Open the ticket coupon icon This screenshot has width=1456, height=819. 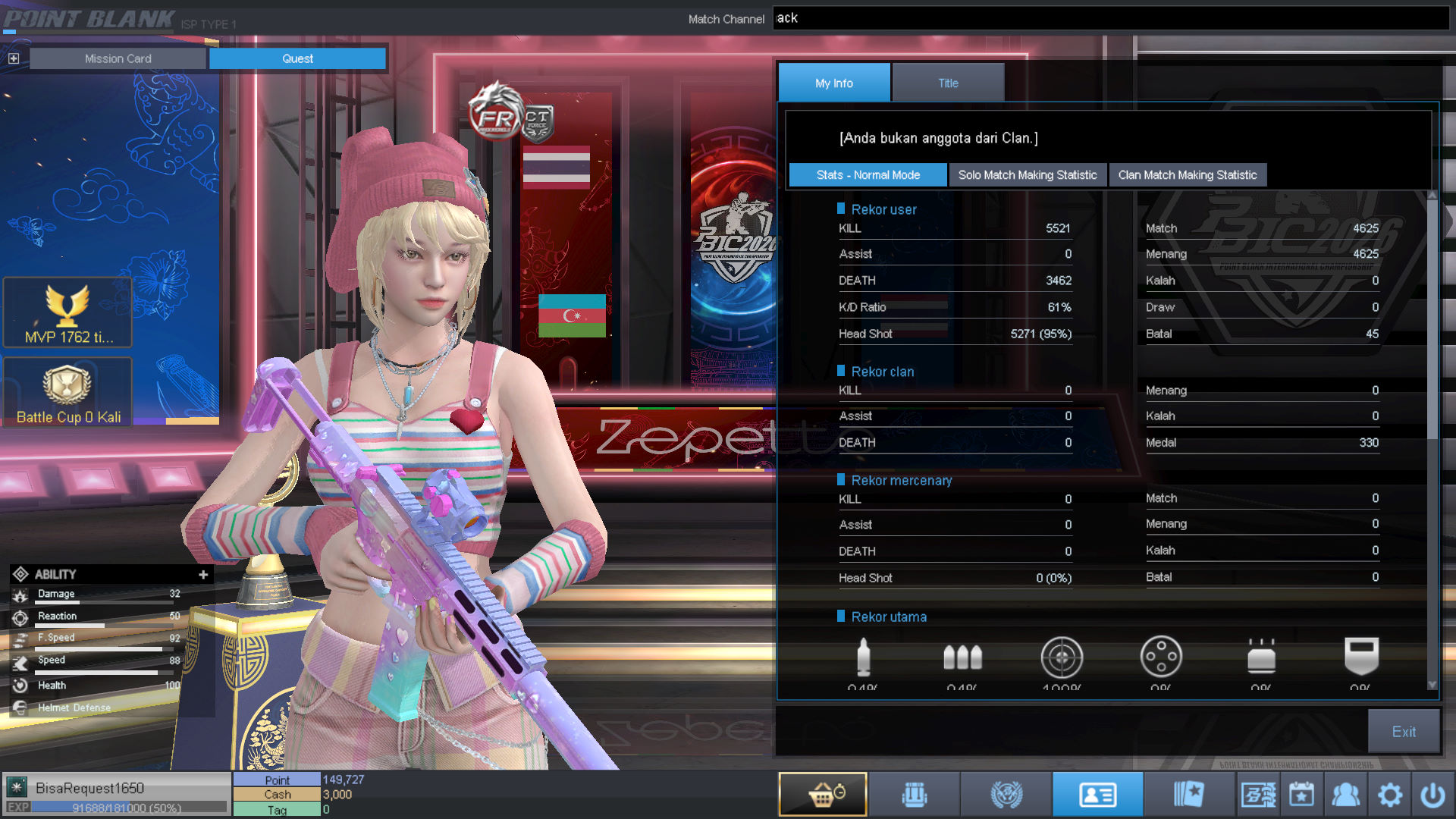click(x=1258, y=795)
